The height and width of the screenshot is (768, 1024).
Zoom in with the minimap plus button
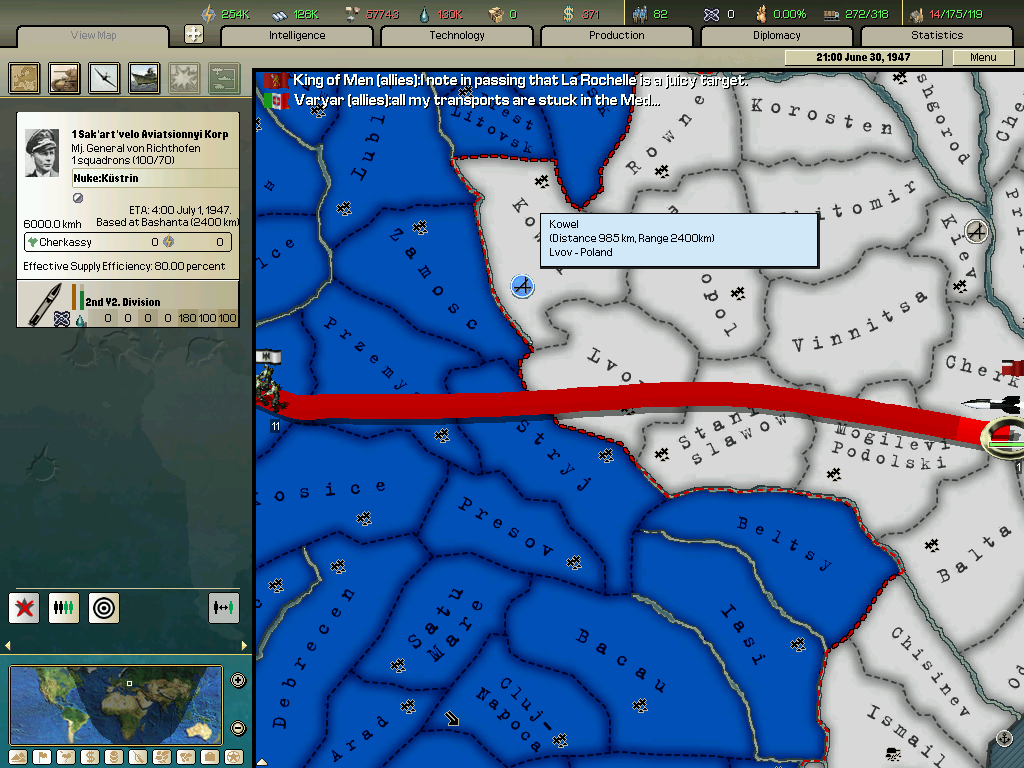(238, 681)
